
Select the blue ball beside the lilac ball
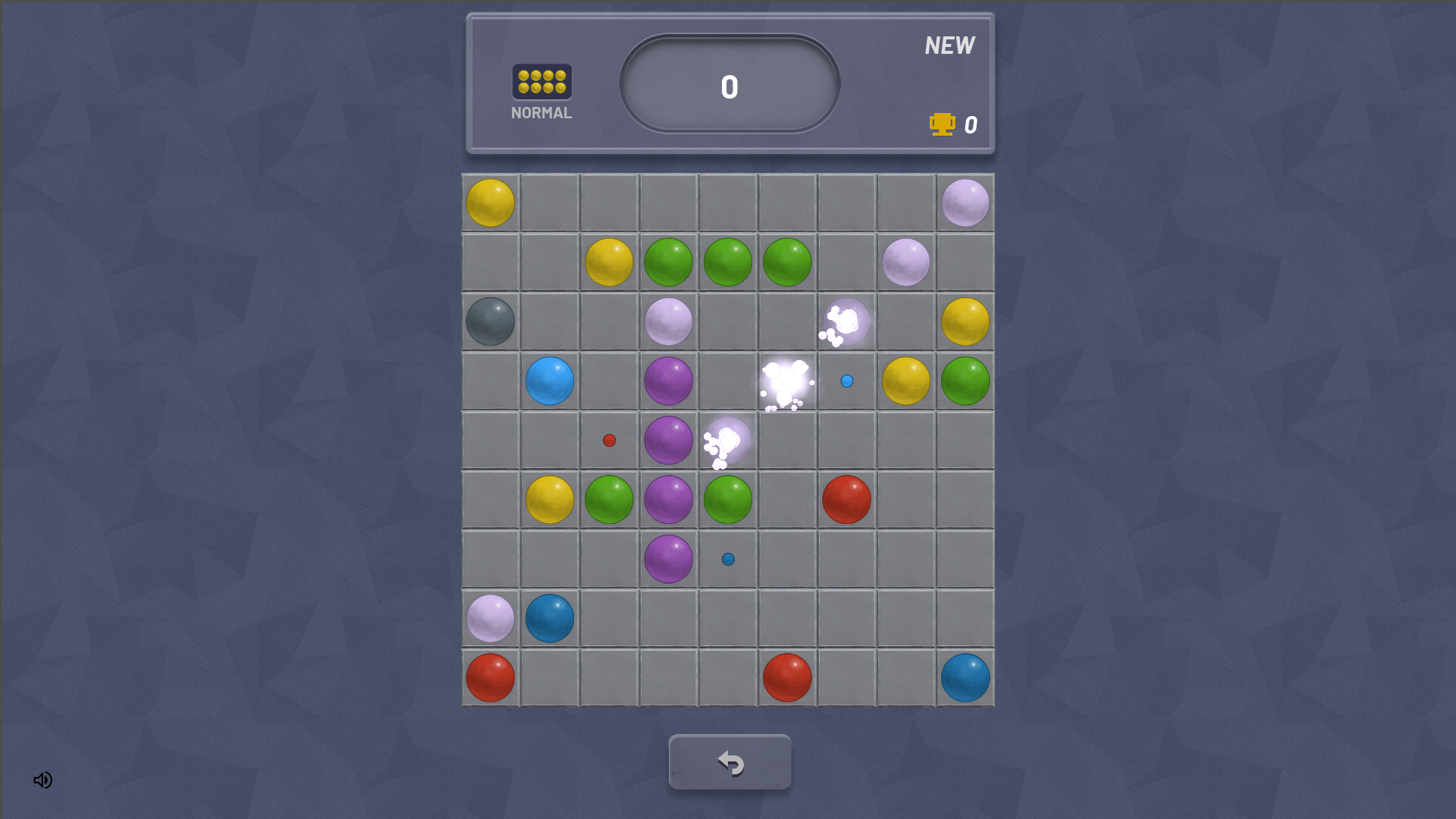click(x=549, y=617)
